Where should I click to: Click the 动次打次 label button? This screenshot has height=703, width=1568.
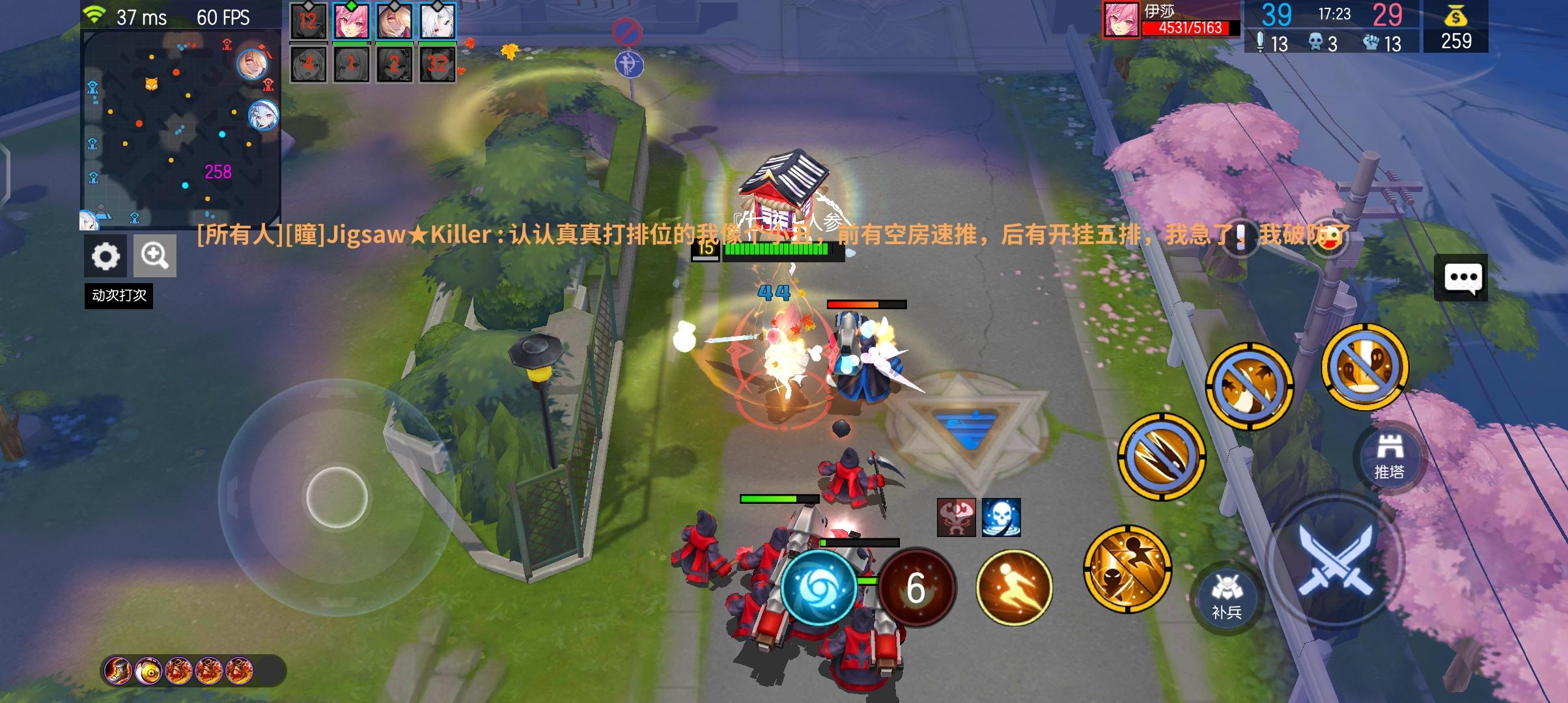[x=119, y=297]
